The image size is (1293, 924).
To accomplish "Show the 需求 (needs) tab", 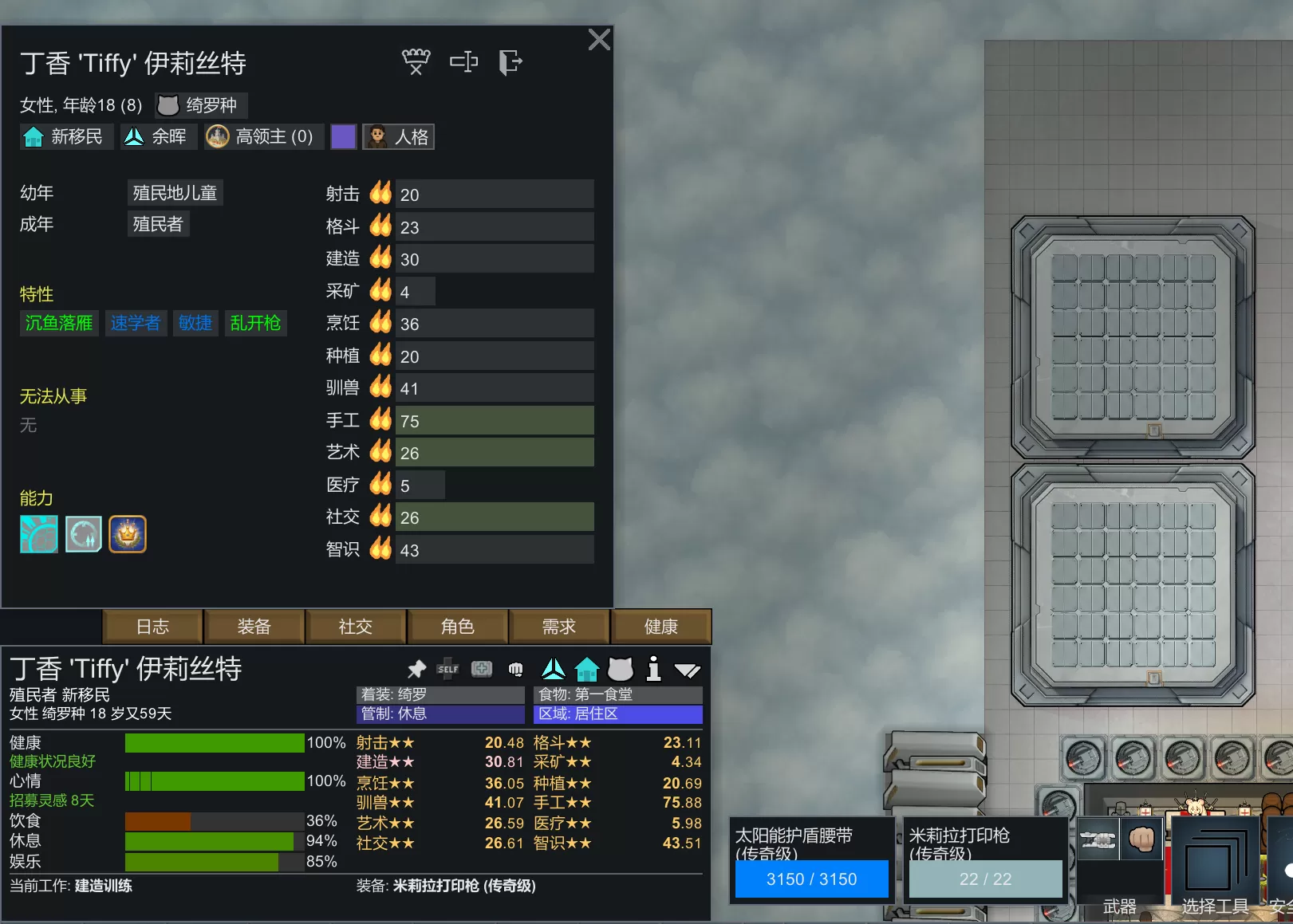I will [x=559, y=627].
